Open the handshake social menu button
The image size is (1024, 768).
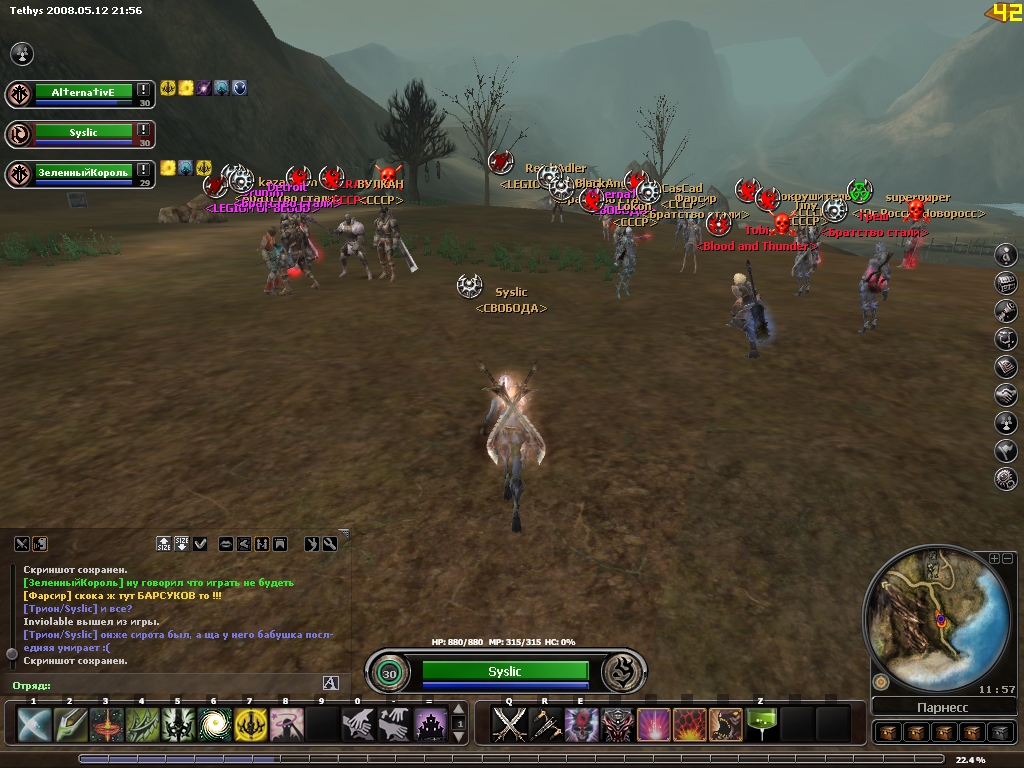tap(1006, 396)
